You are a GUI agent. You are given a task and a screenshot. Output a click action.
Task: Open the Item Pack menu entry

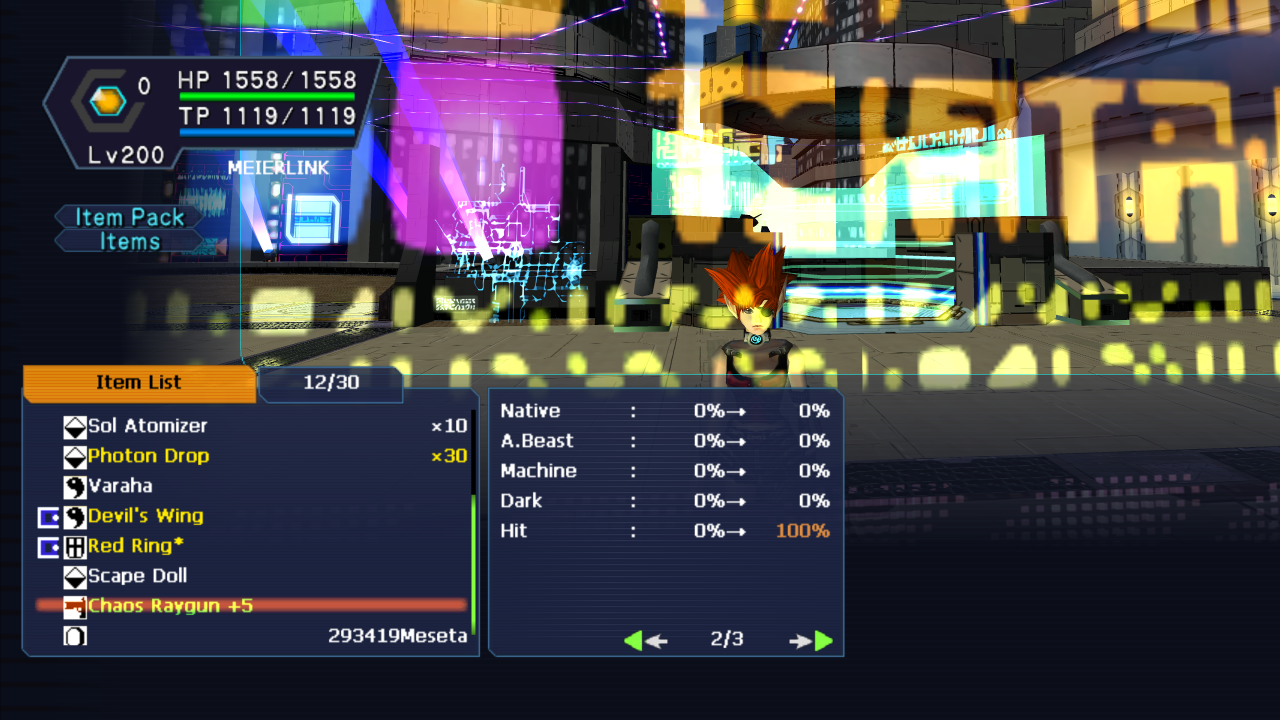130,217
